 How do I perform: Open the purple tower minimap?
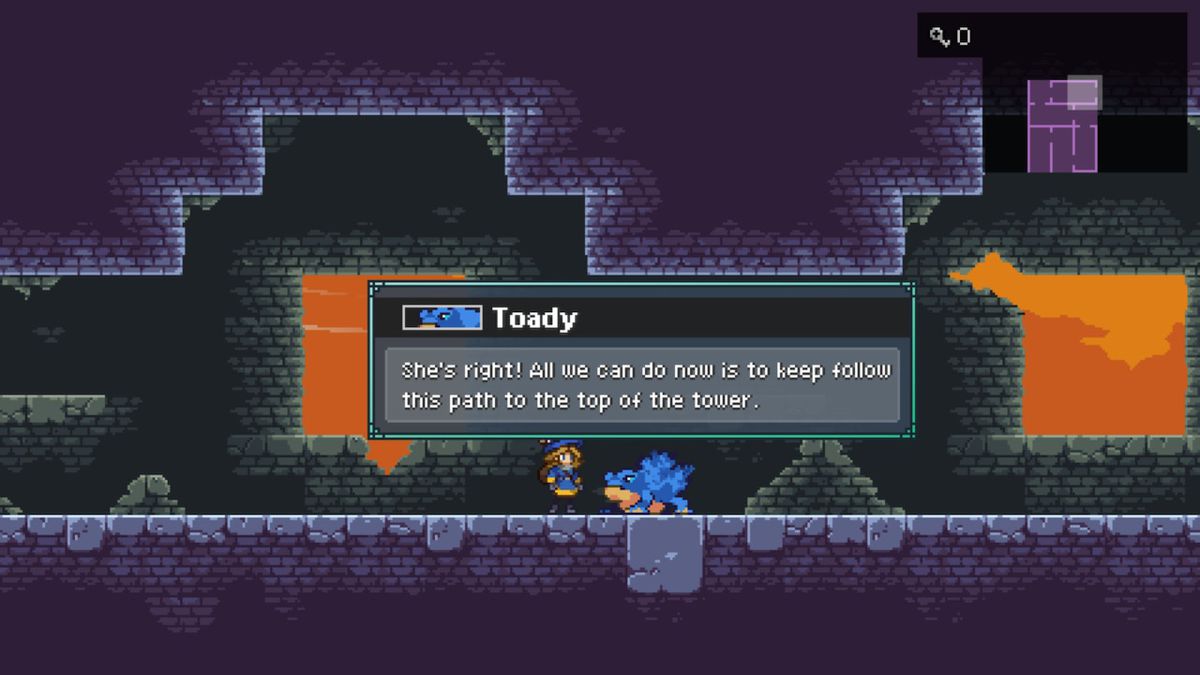(x=1063, y=125)
